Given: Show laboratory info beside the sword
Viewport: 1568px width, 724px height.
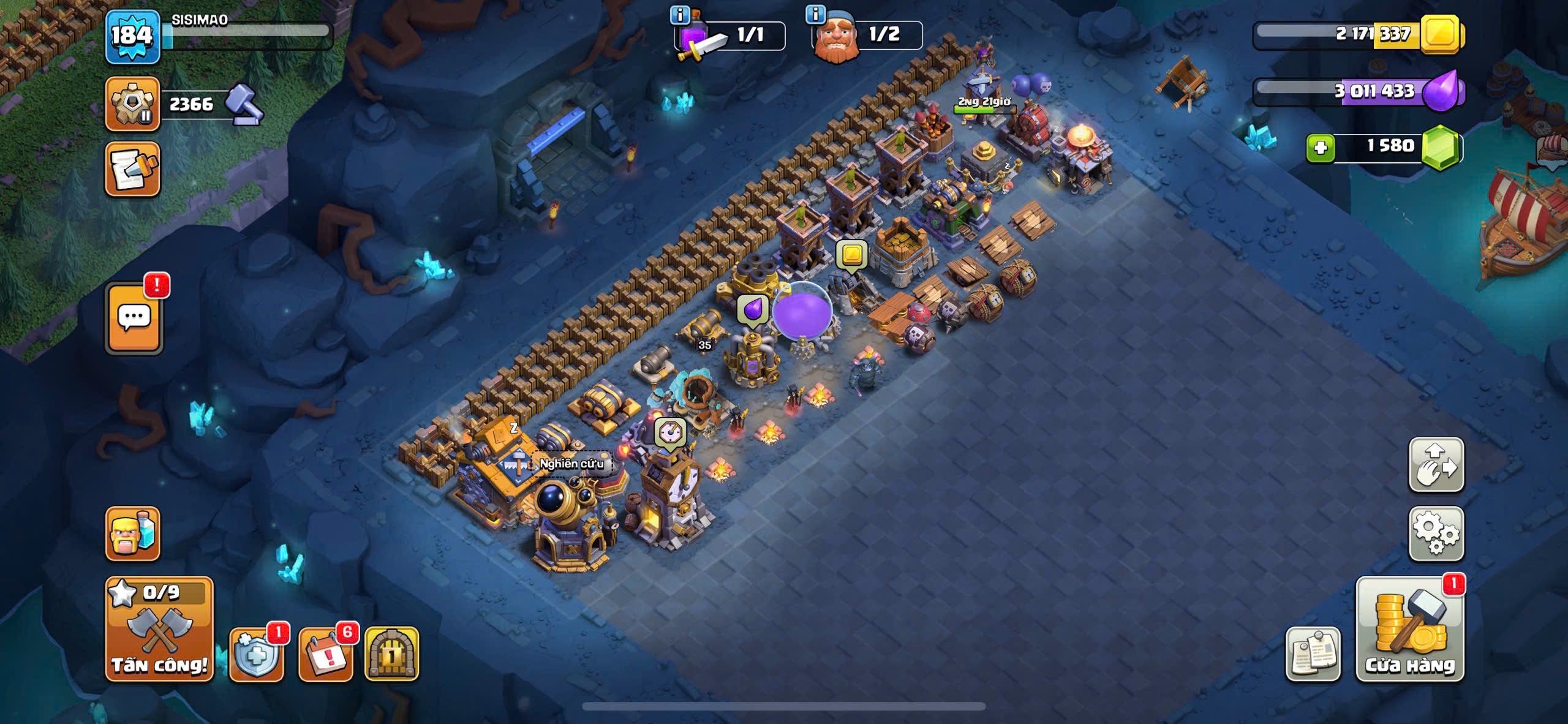Looking at the screenshot, I should point(679,15).
